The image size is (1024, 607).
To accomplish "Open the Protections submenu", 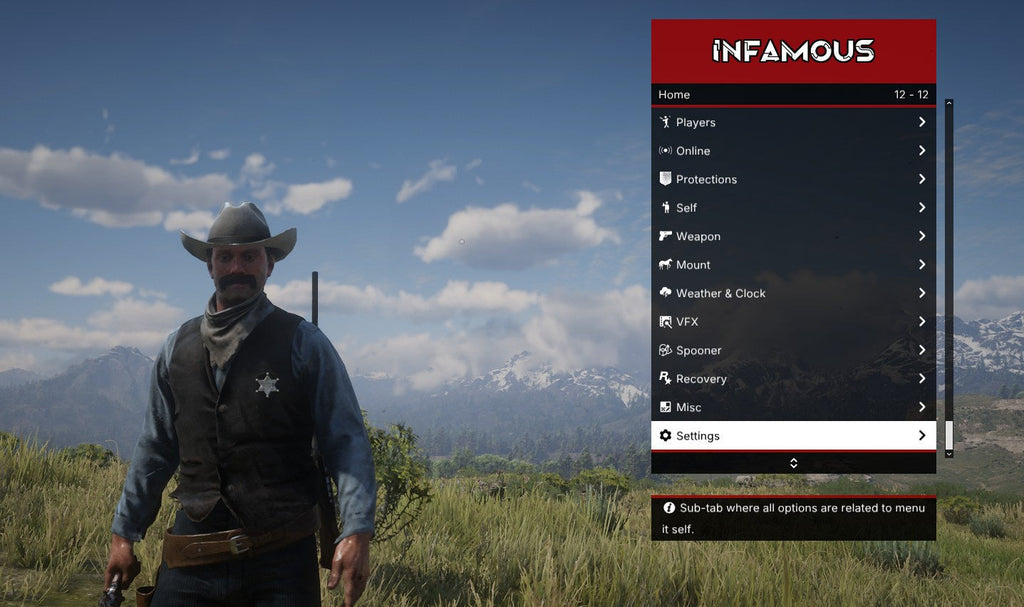I will point(793,179).
